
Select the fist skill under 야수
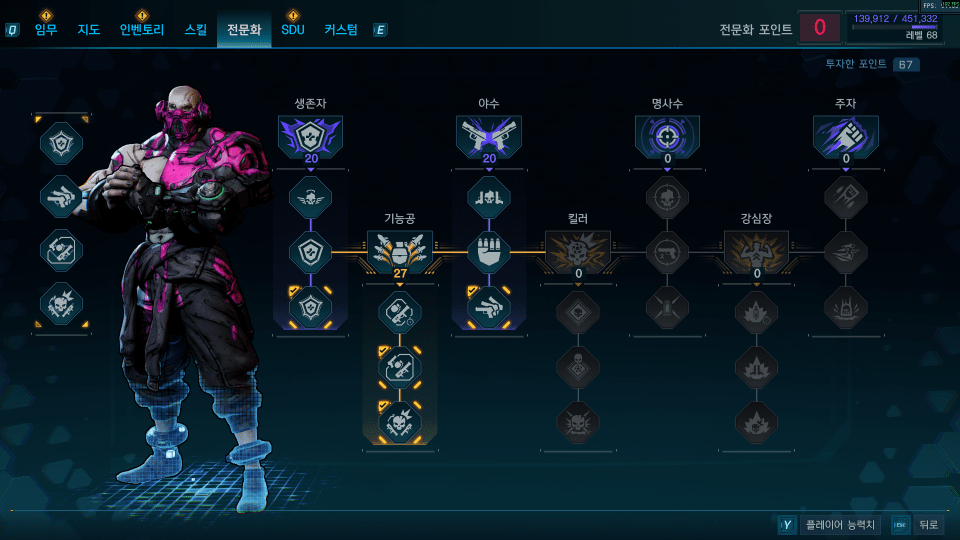(x=489, y=252)
